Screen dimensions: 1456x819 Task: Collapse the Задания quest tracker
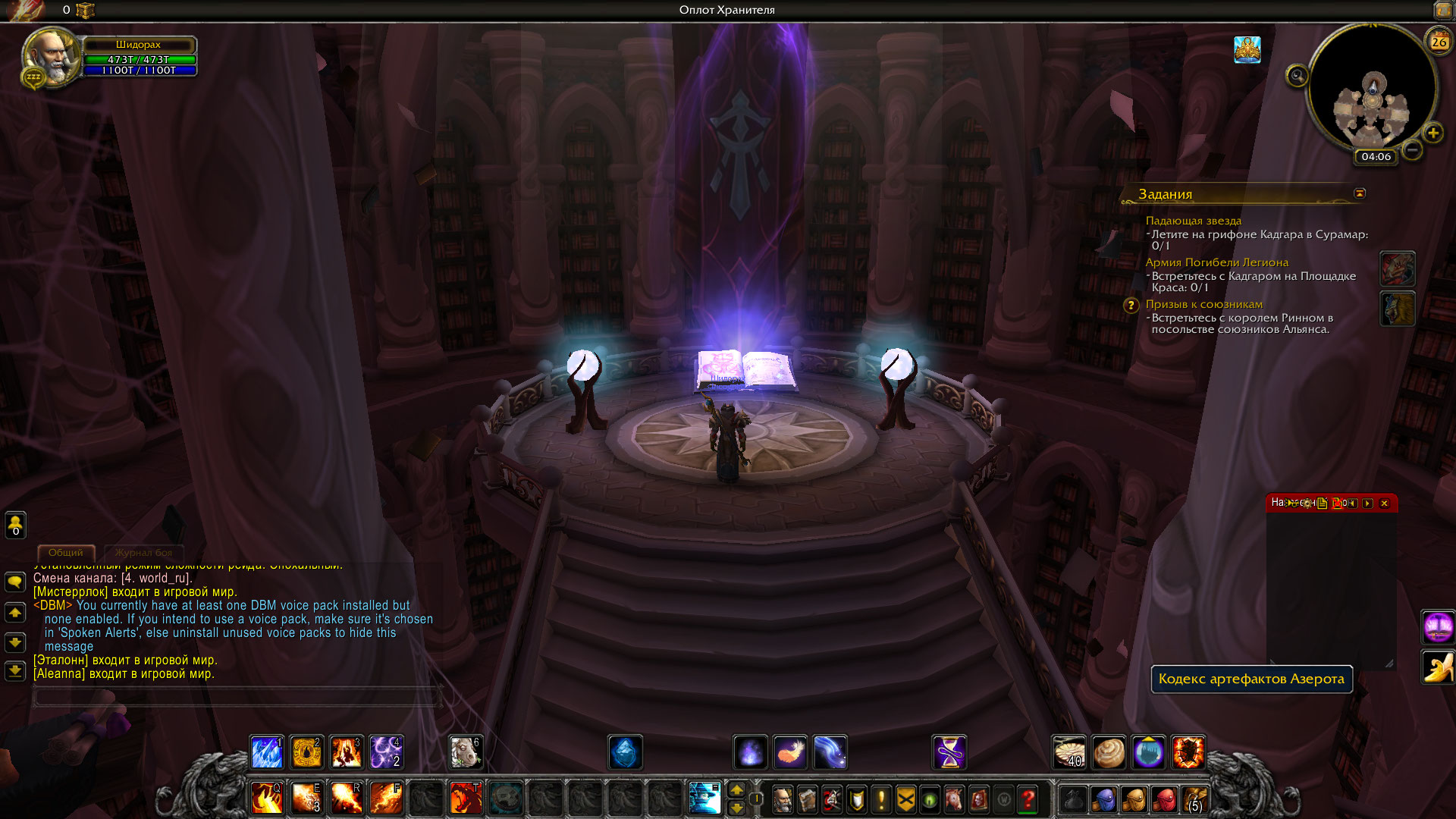(x=1360, y=193)
